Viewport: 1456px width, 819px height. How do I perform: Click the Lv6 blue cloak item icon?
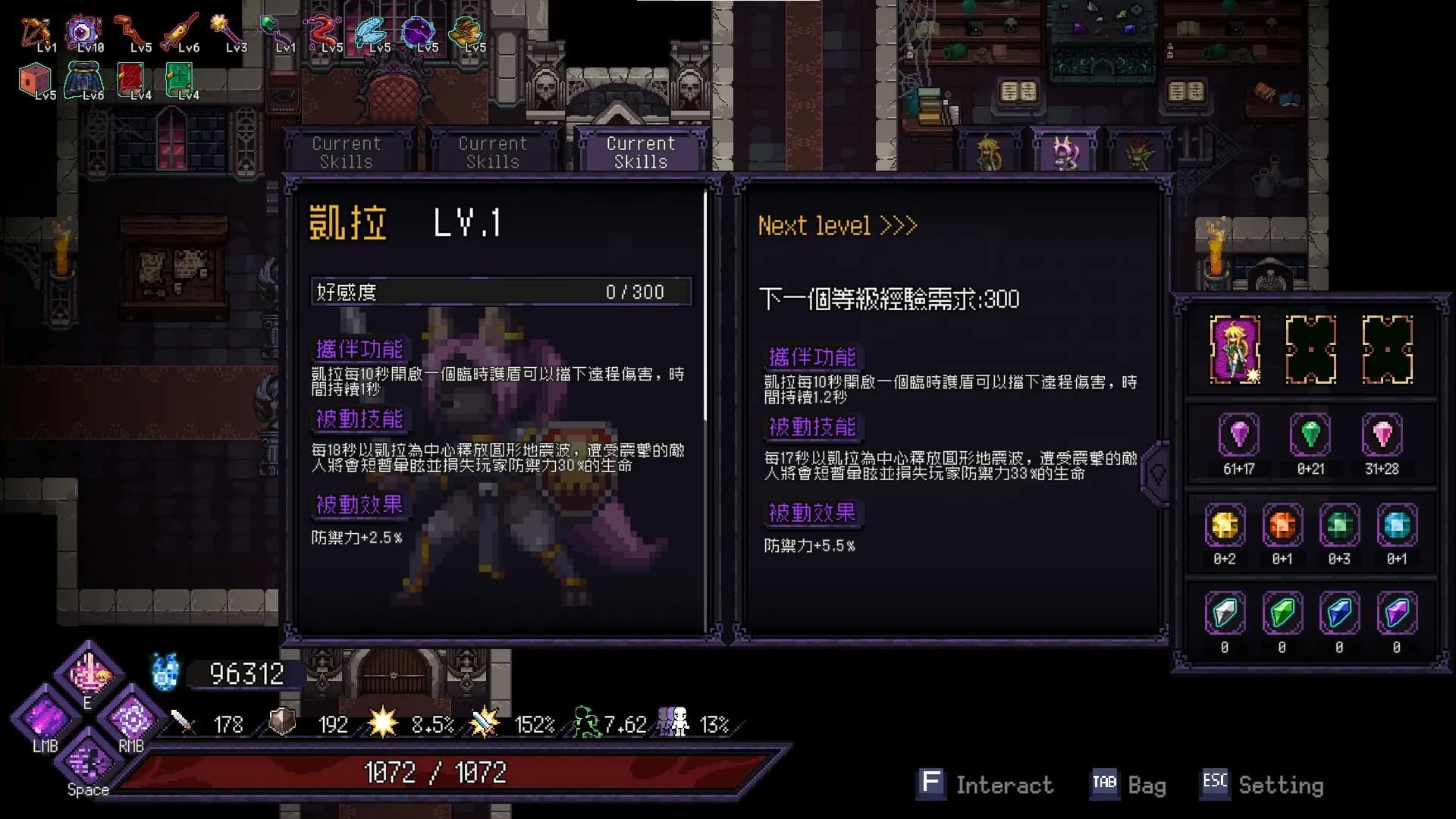pos(85,80)
